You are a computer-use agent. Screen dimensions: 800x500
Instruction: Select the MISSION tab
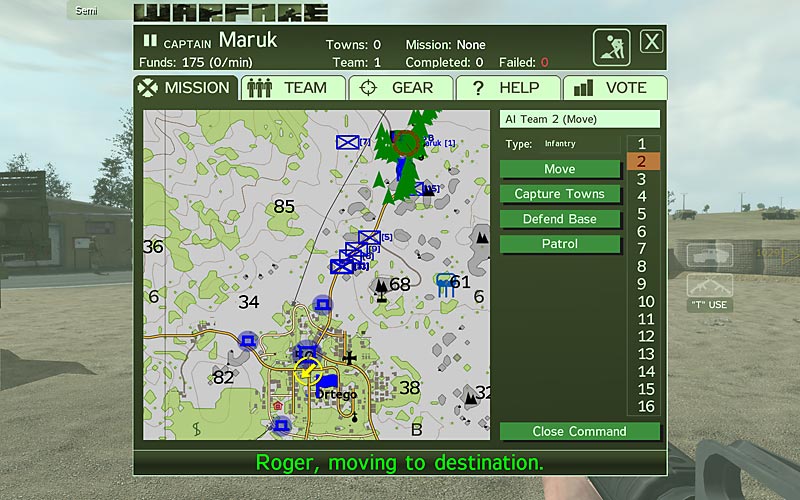[x=185, y=88]
